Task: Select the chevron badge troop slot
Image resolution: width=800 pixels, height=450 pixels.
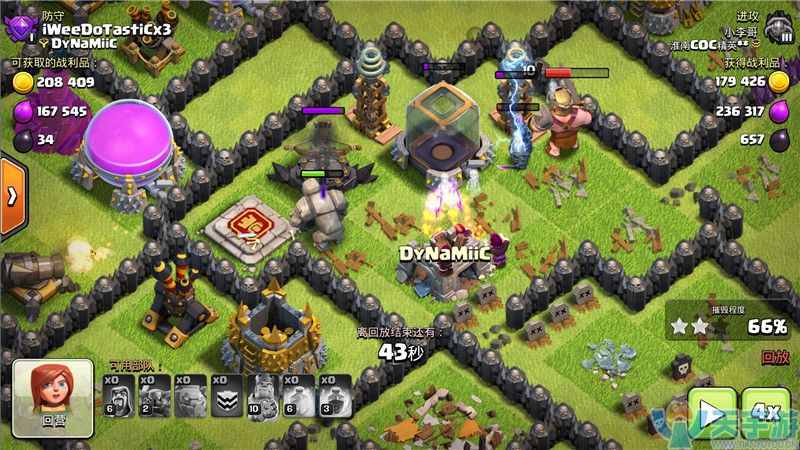Action: pos(227,396)
